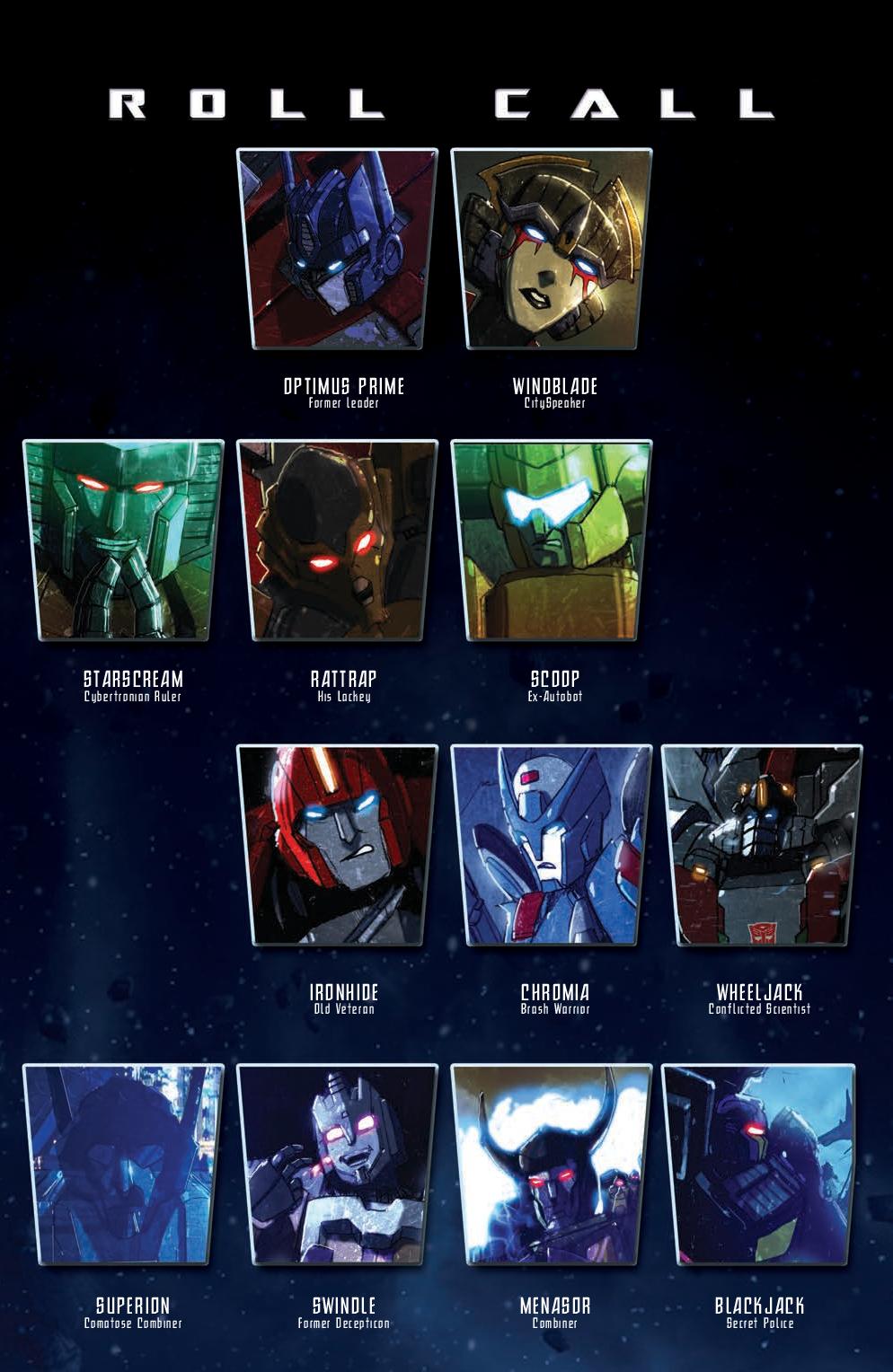Select Rattrap's portrait
Screen dimensions: 893x1372
pos(337,541)
